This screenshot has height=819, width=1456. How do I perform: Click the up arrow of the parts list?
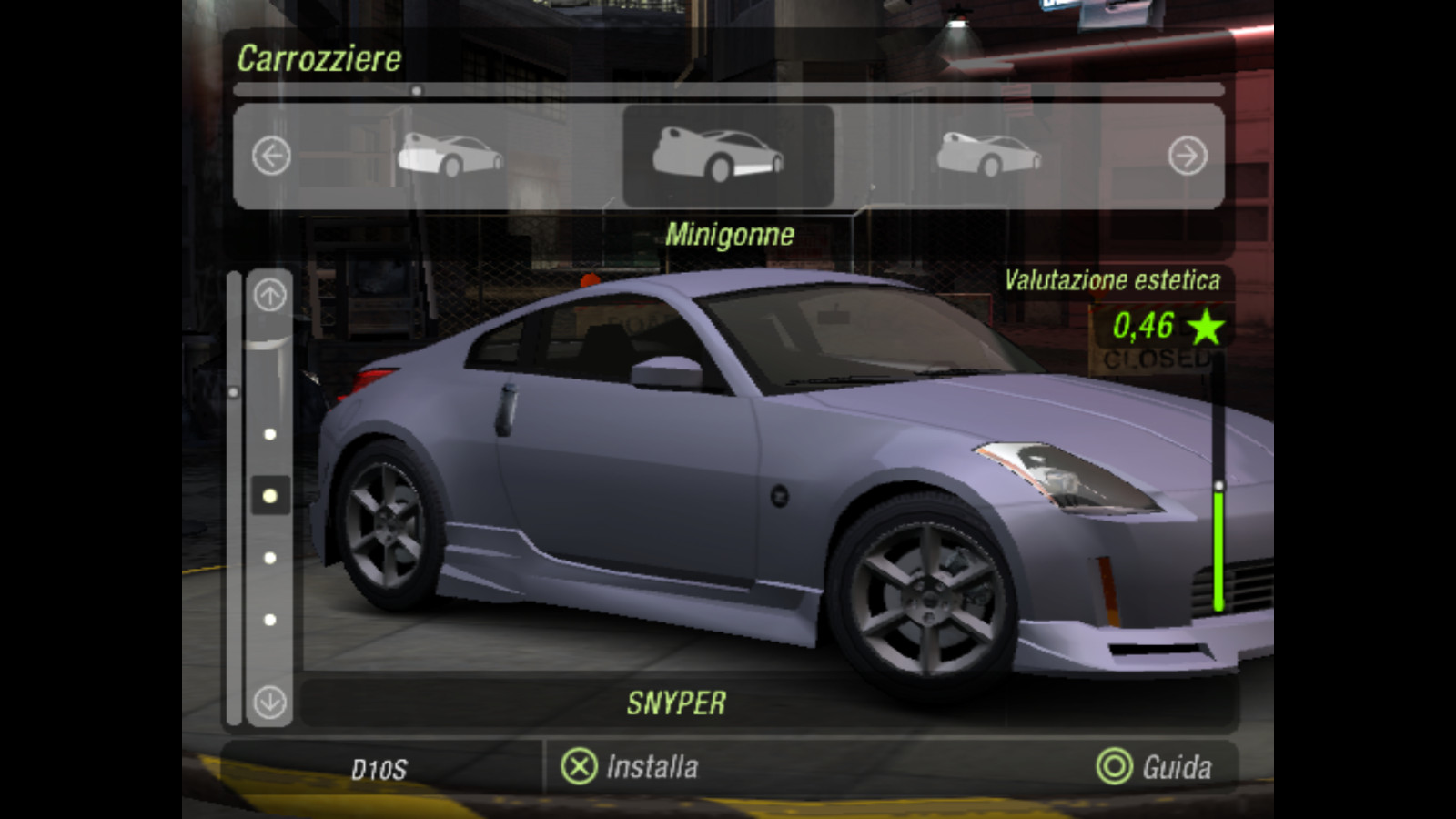click(x=270, y=295)
